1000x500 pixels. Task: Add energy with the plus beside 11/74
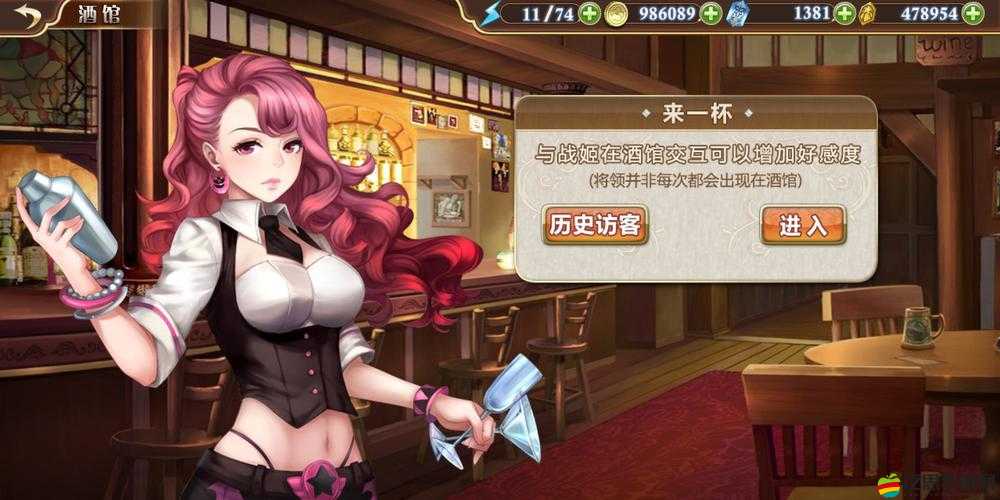591,13
